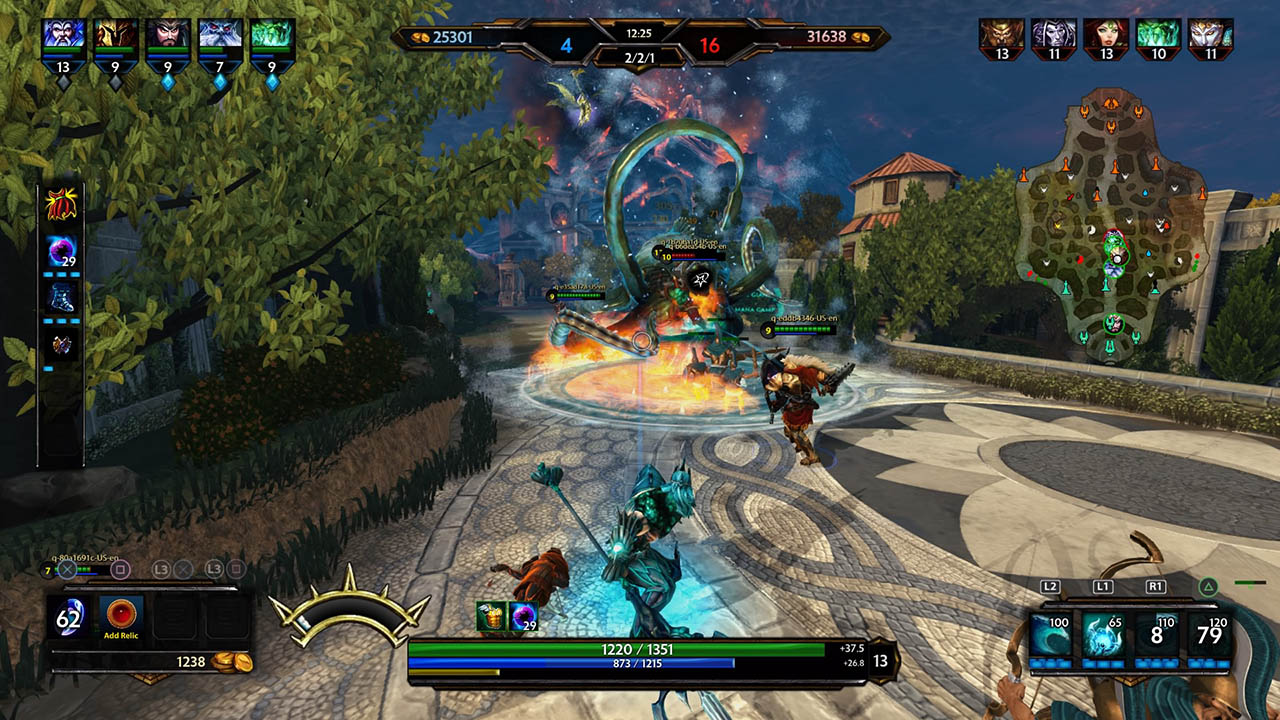Select the R1 ability showing 8 second cooldown
The image size is (1280, 720).
[x=1157, y=635]
